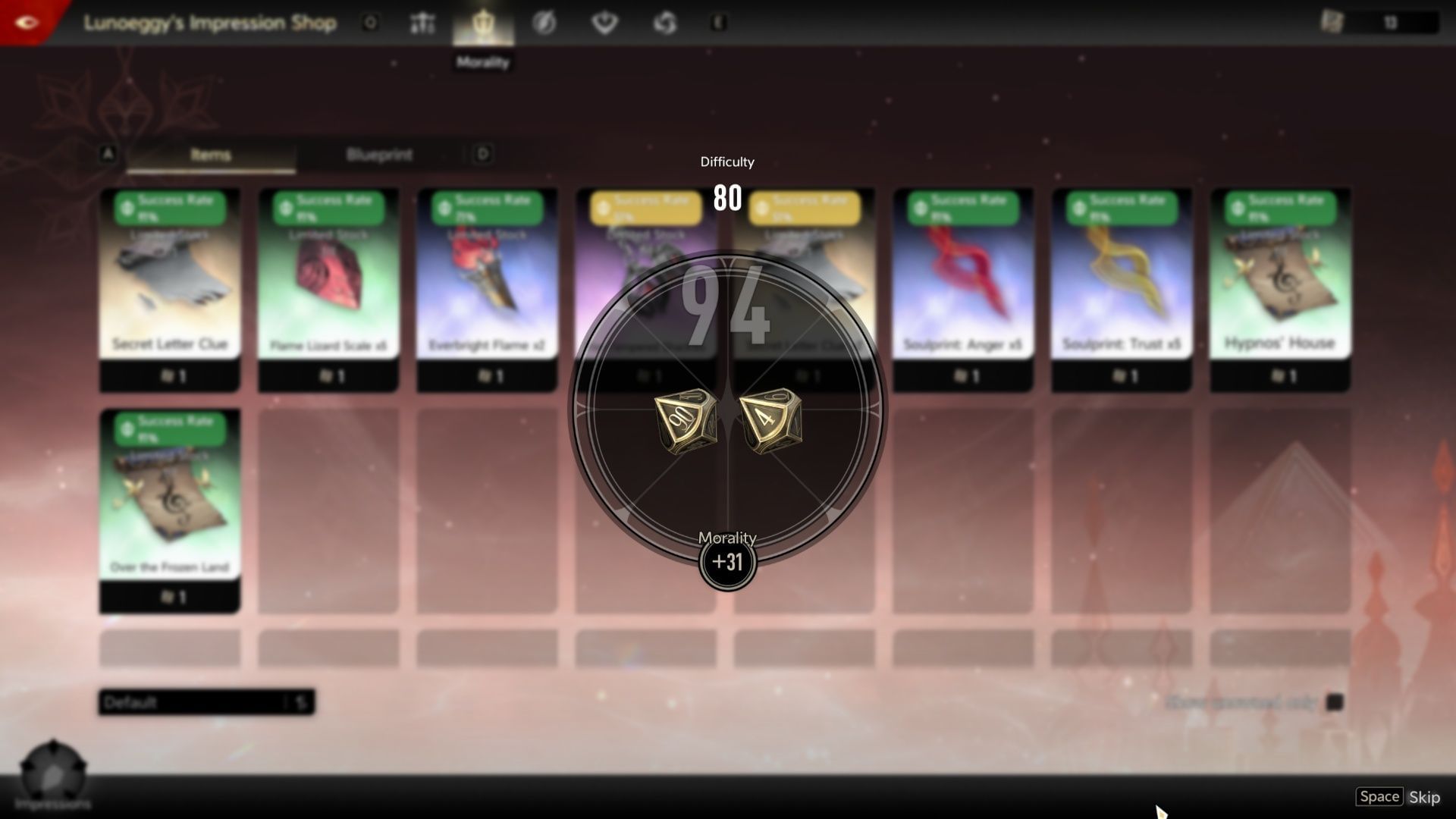
Task: Select the Morality category icon
Action: [483, 23]
